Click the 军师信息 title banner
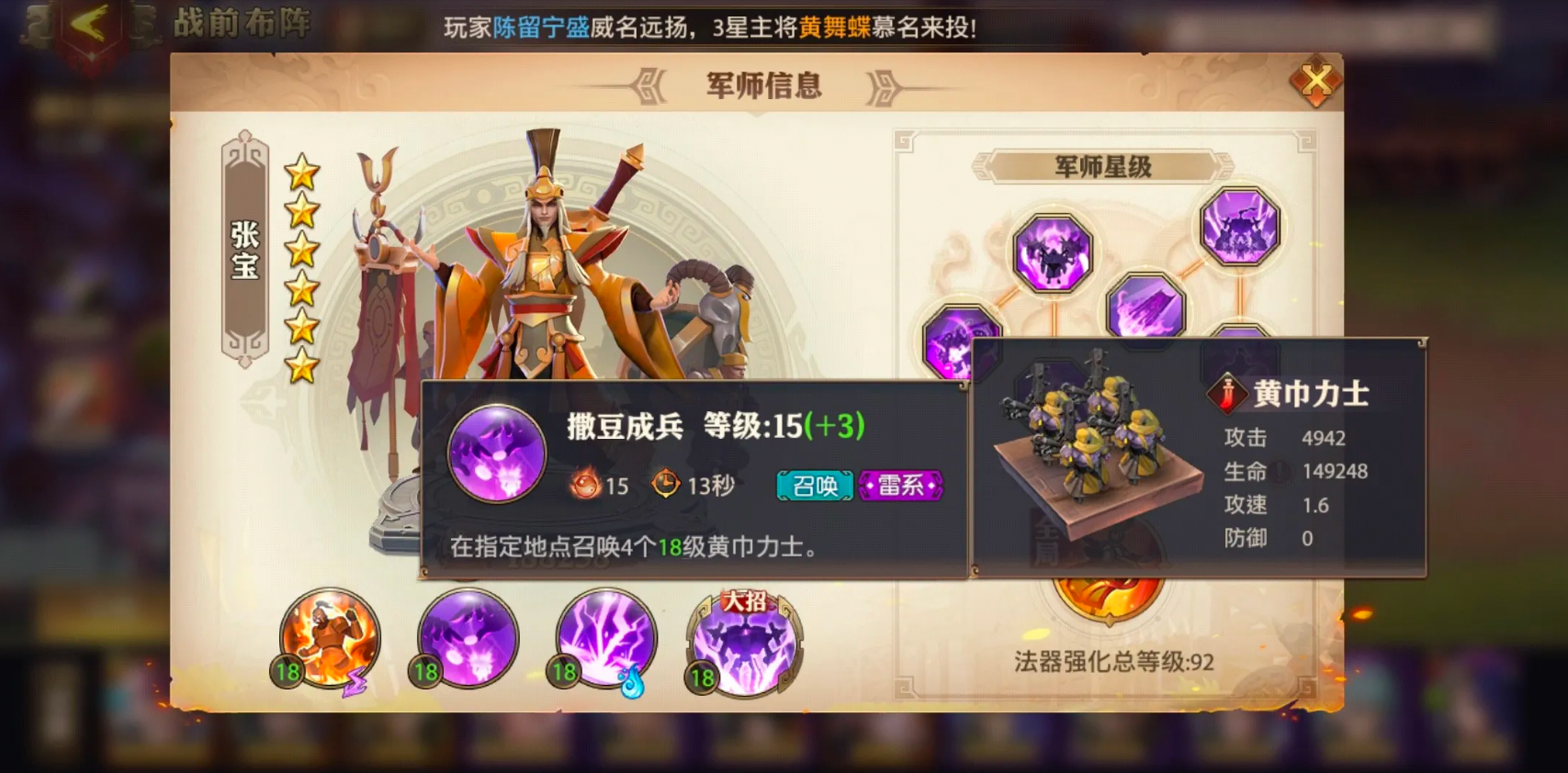The width and height of the screenshot is (1568, 773). click(761, 85)
